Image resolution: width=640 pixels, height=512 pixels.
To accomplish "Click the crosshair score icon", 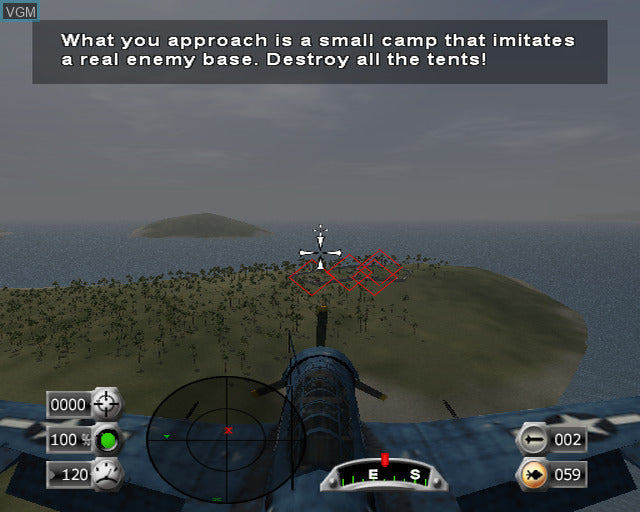I will 106,404.
